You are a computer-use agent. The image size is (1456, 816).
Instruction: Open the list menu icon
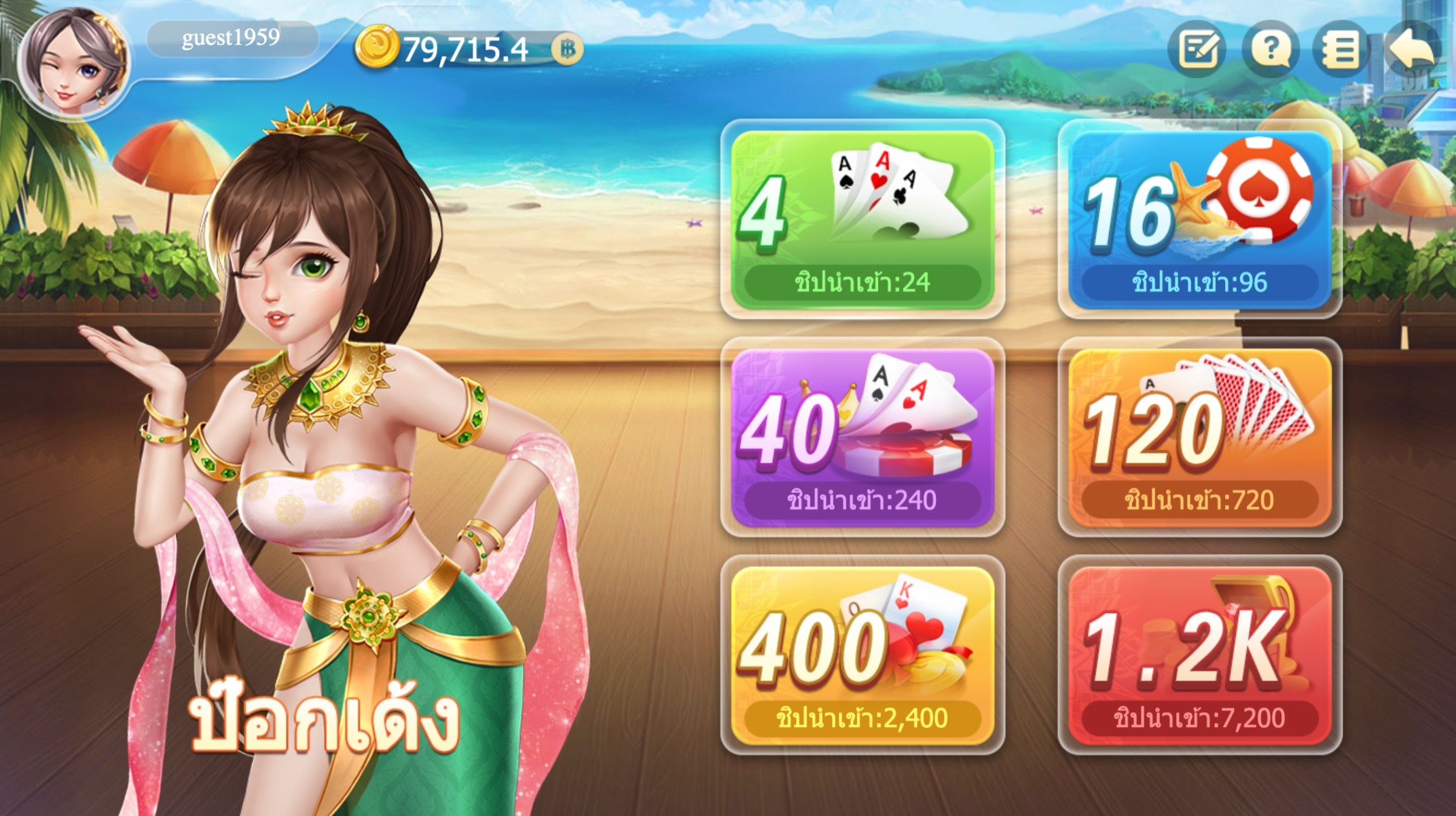(x=1340, y=50)
